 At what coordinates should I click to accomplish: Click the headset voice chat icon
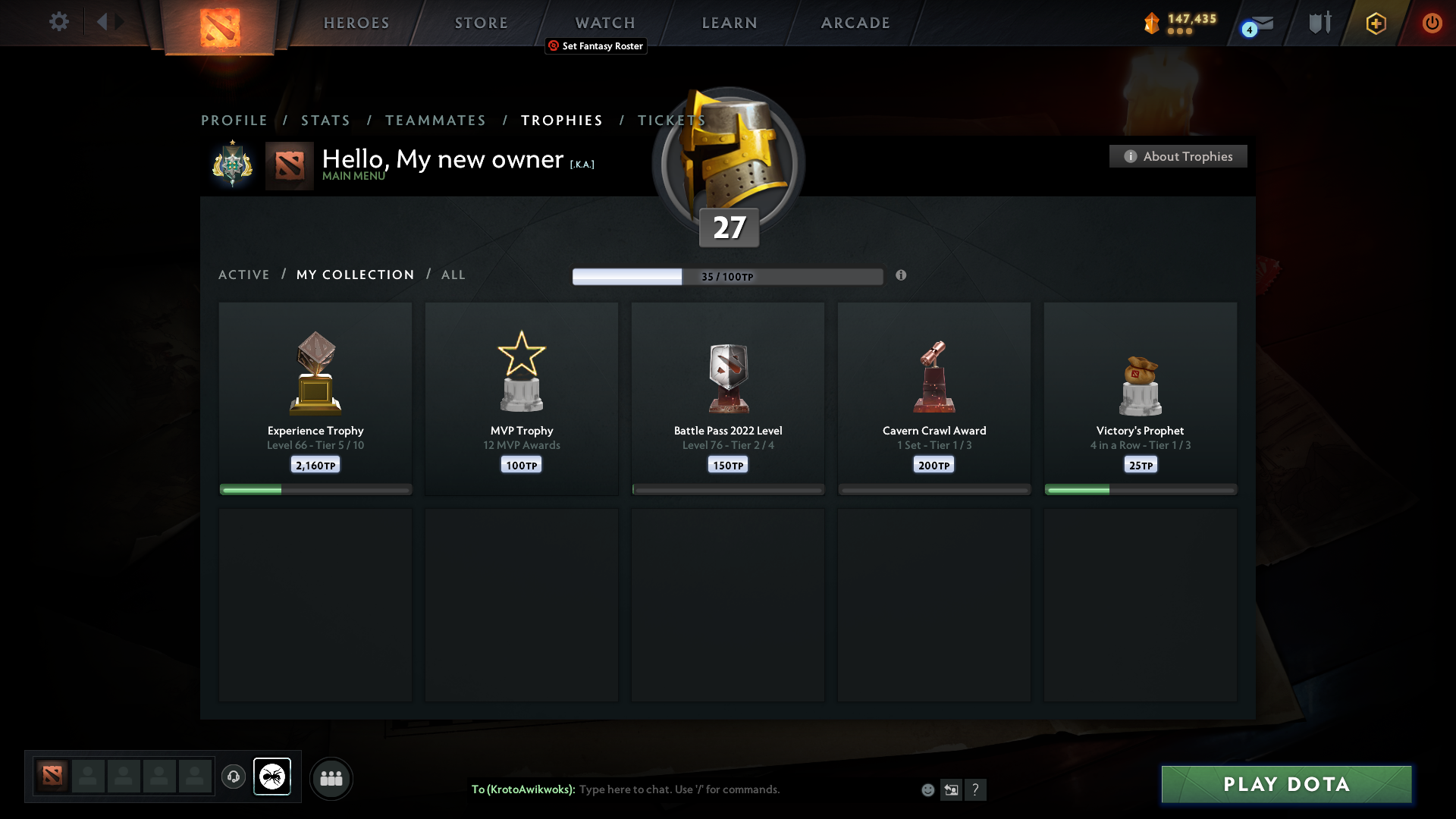point(234,777)
